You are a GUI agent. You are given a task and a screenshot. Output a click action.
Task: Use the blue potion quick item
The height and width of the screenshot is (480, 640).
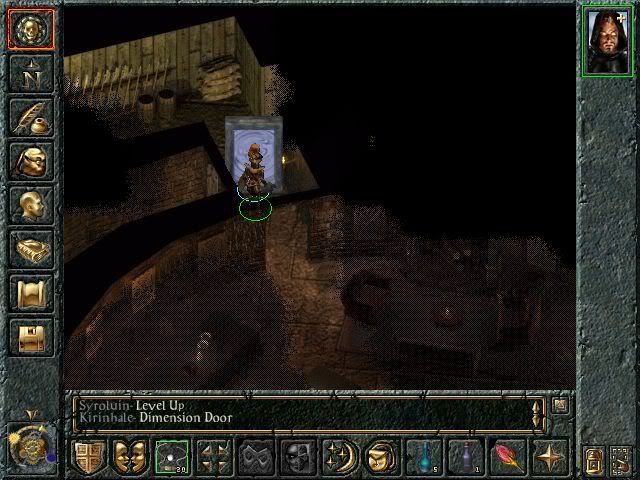[425, 457]
